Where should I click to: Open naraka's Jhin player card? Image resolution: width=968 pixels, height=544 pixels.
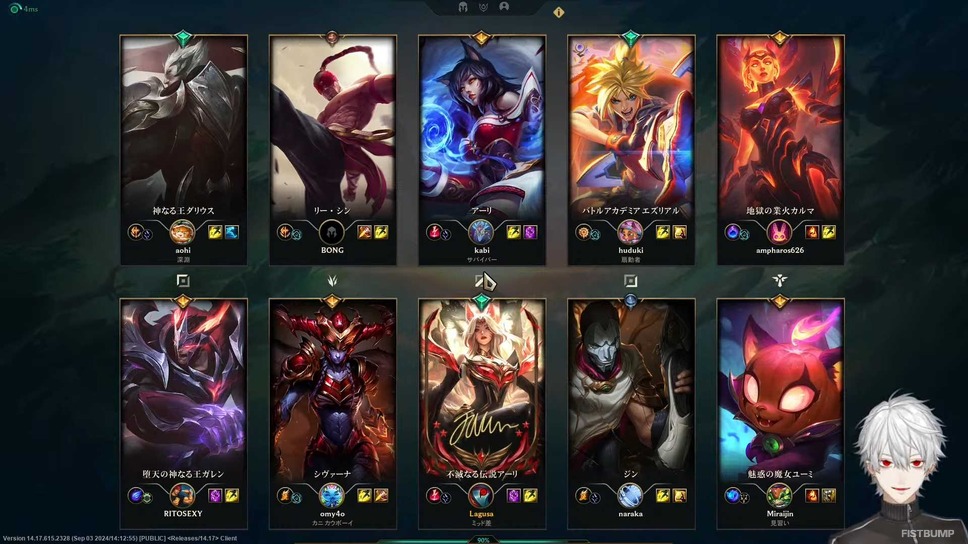631,390
